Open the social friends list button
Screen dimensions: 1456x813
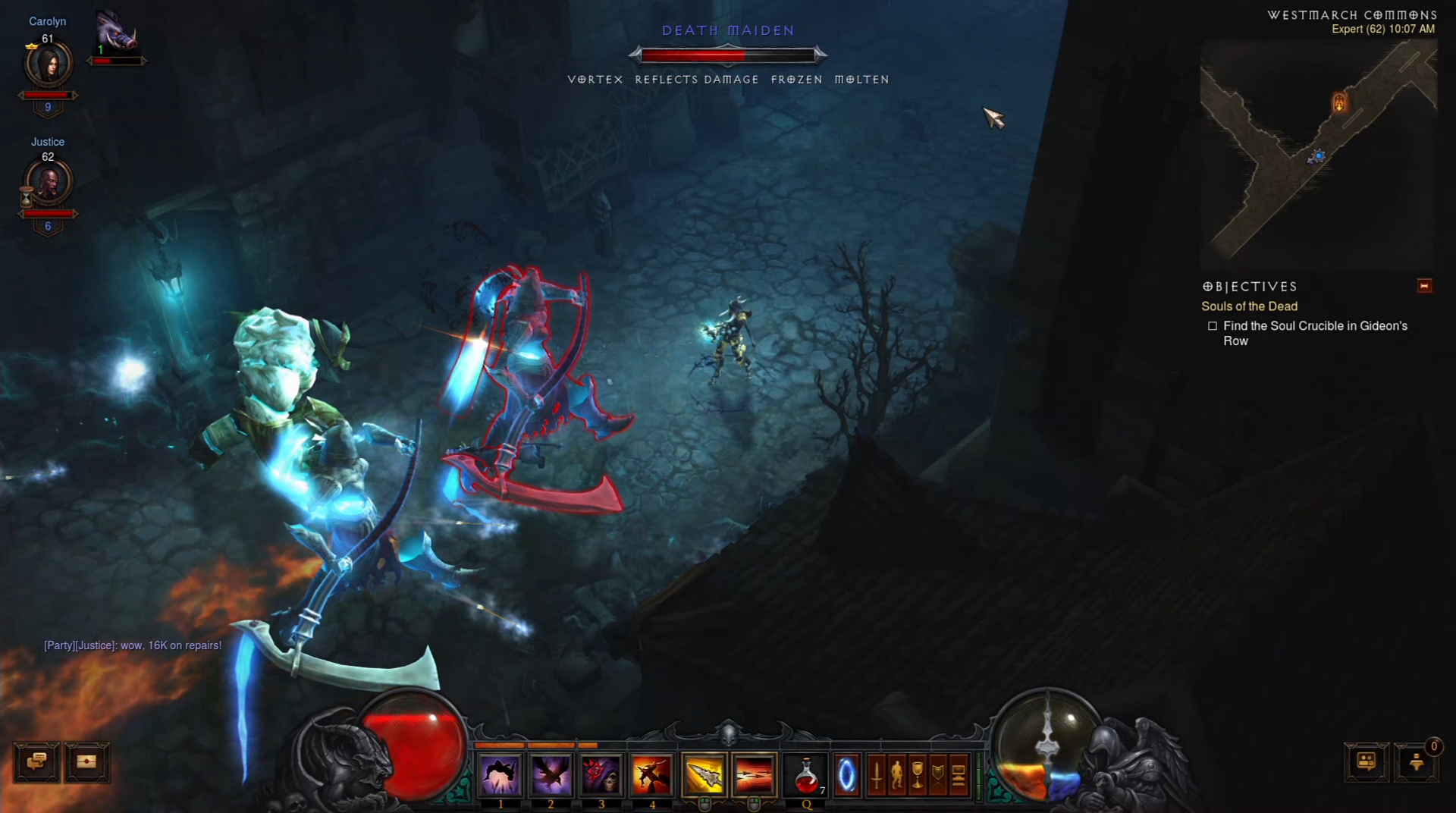click(x=1367, y=761)
